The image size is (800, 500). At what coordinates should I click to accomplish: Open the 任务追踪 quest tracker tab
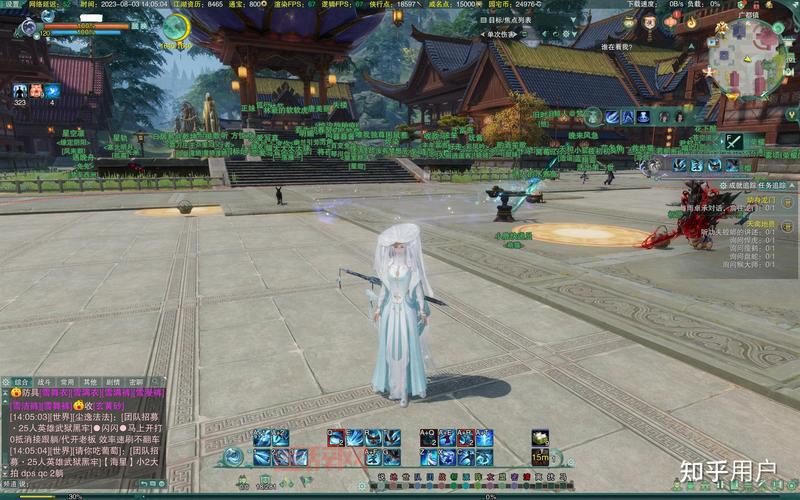[x=777, y=185]
